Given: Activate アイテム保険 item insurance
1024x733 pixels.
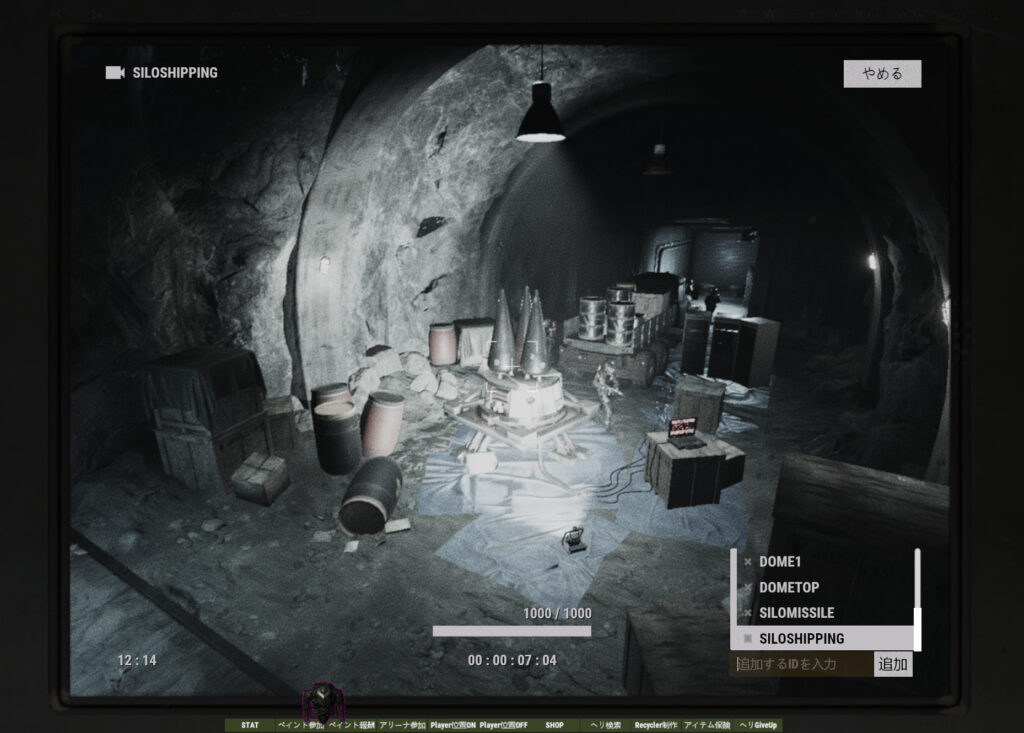Looking at the screenshot, I should point(707,725).
